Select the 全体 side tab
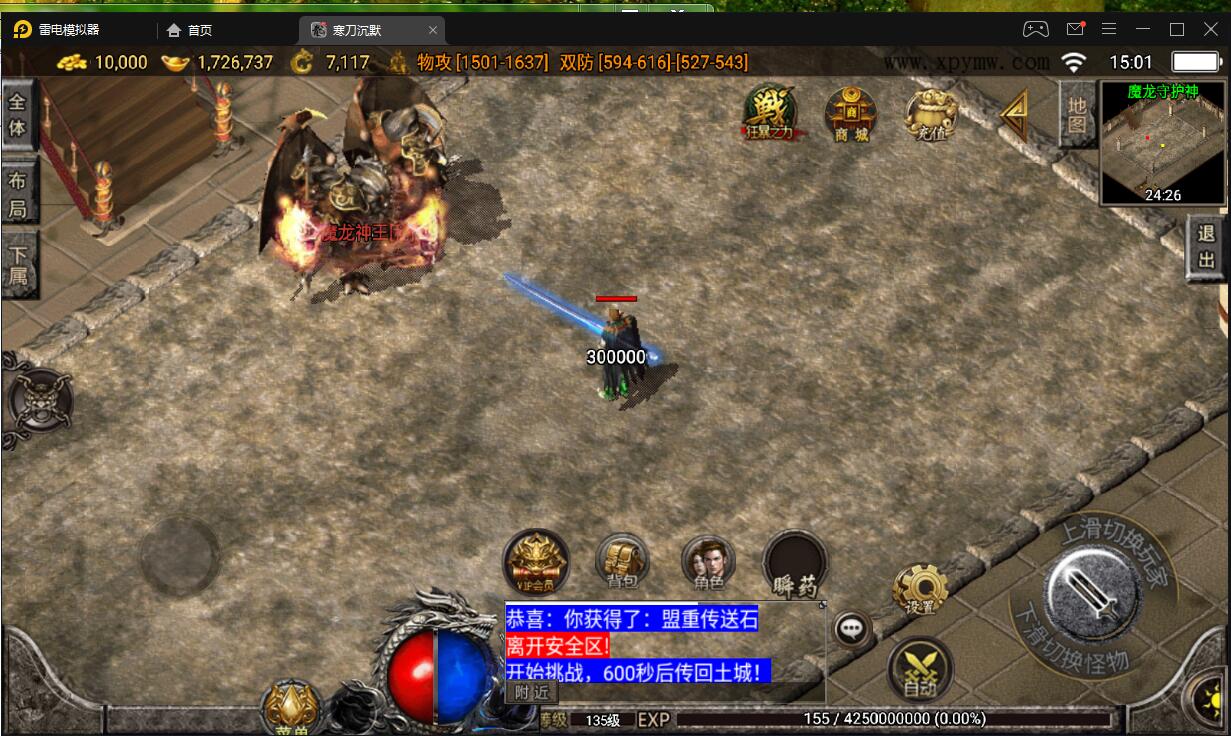Screen dimensions: 1231x736 [18, 116]
